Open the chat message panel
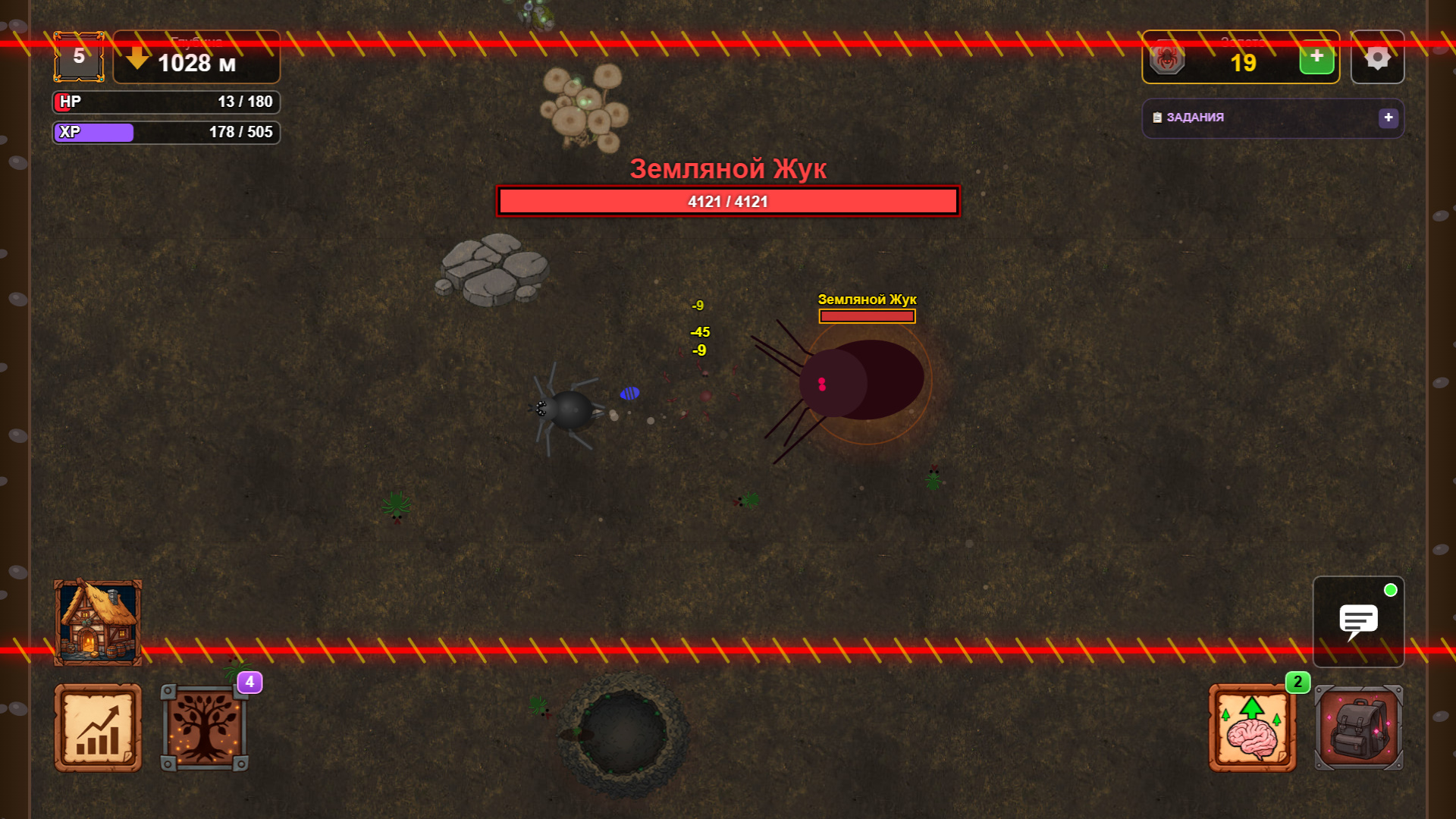The image size is (1456, 819). point(1357,622)
